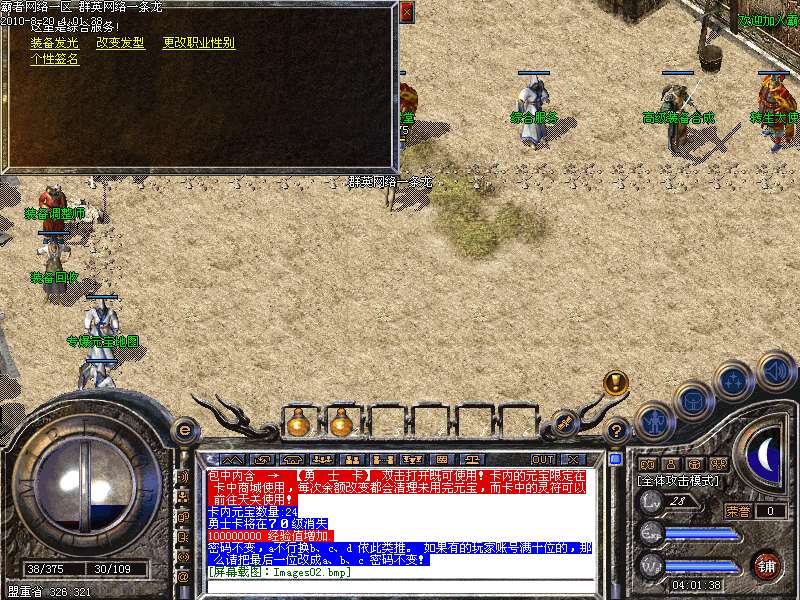Open the 个性签名 option
Screen dimensions: 800x600
[55, 59]
